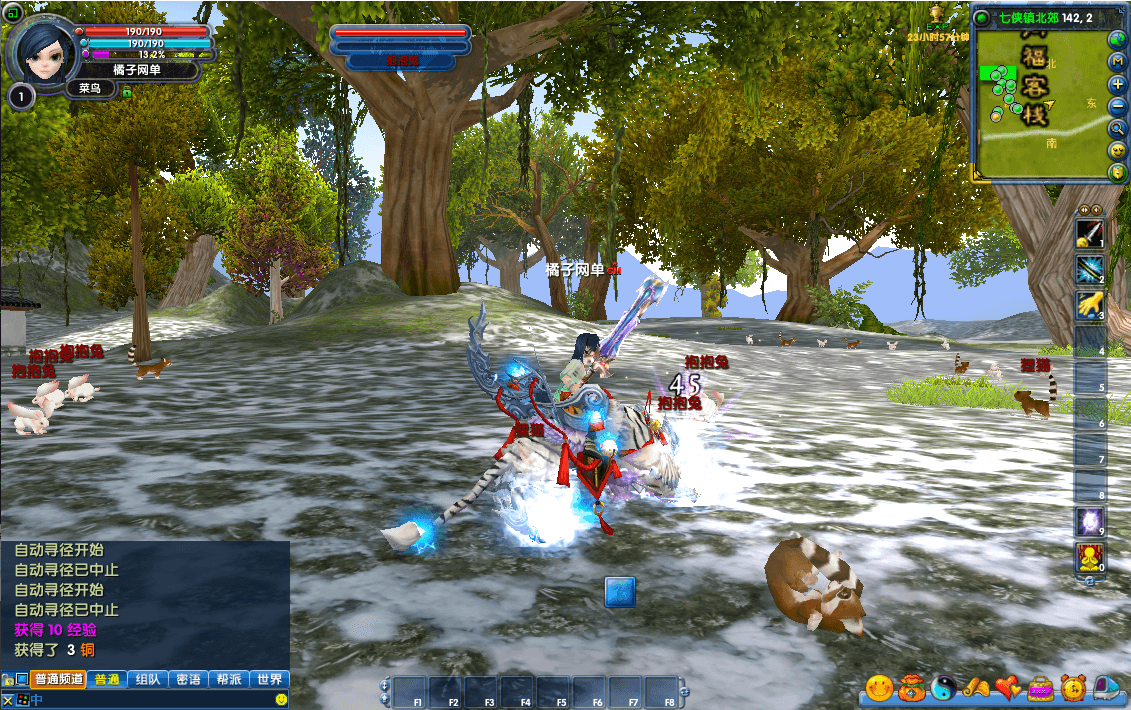
Task: Switch to the 密语 whisper chat tab
Action: pyautogui.click(x=188, y=679)
